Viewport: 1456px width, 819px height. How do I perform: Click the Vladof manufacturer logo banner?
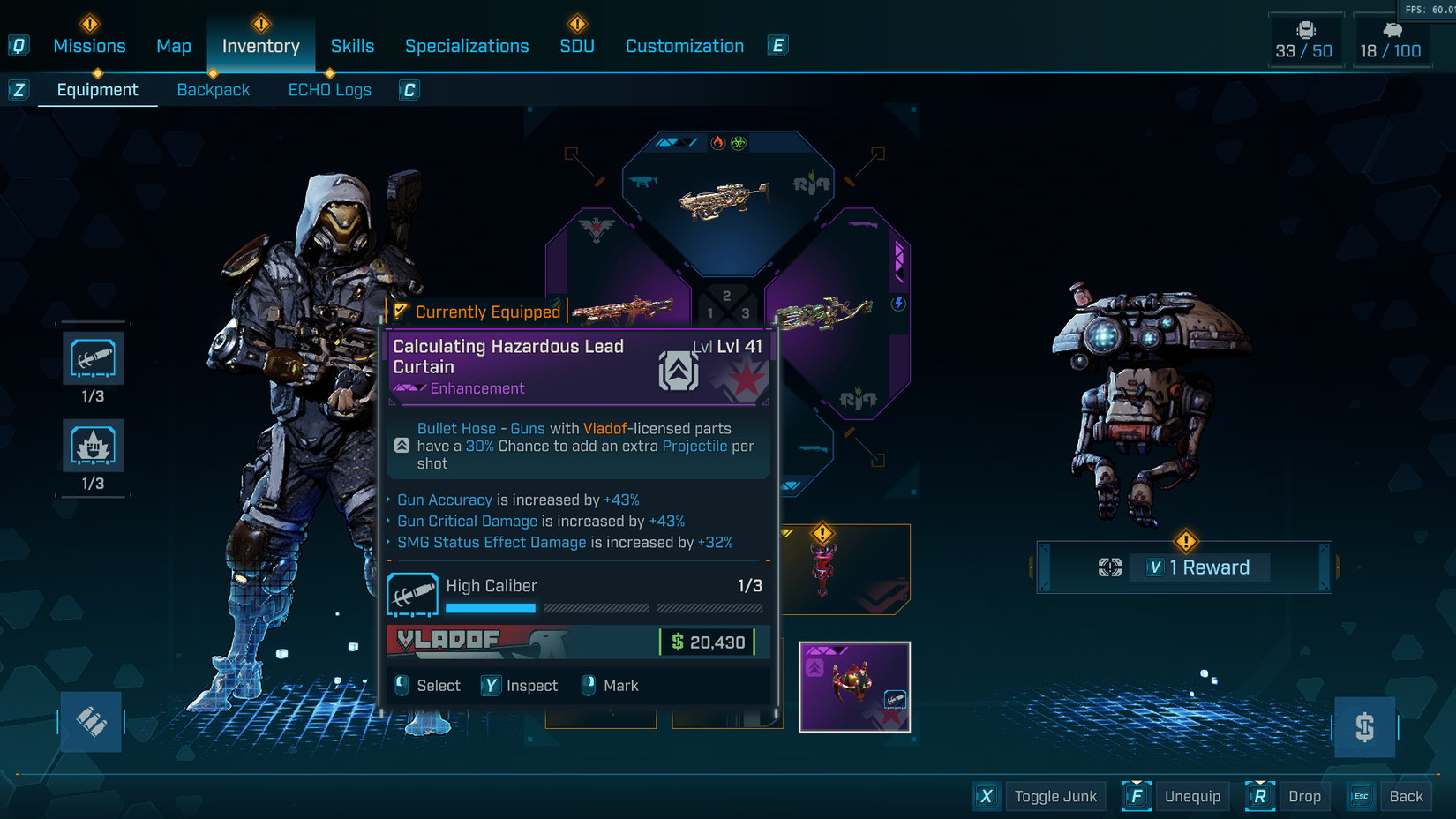450,642
